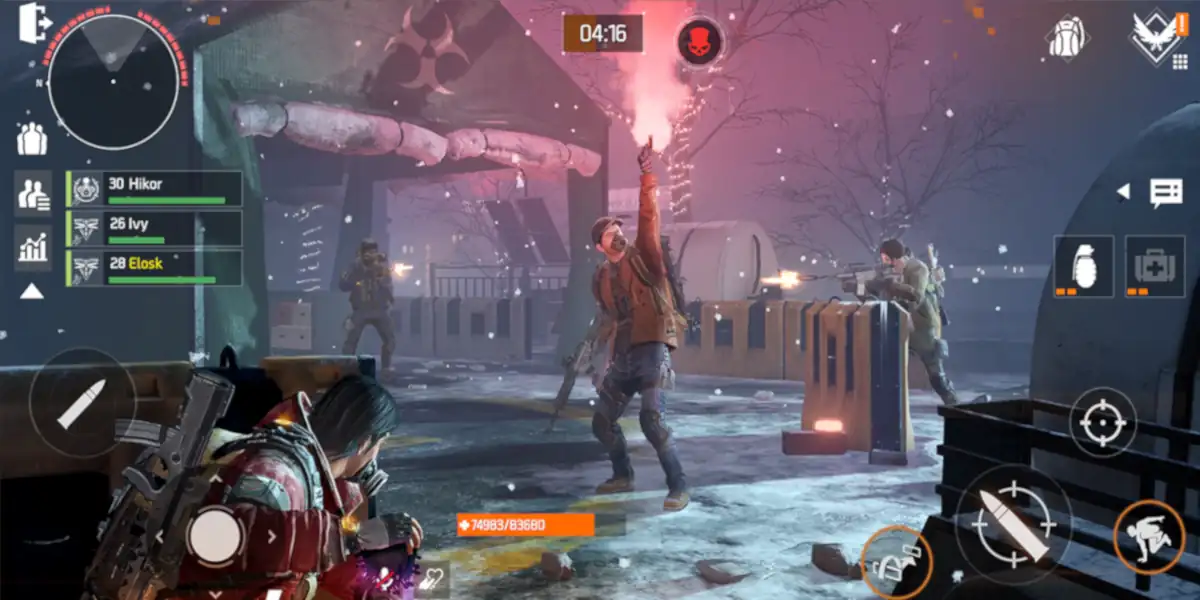
Task: Tap the red skull objective marker
Action: [700, 41]
